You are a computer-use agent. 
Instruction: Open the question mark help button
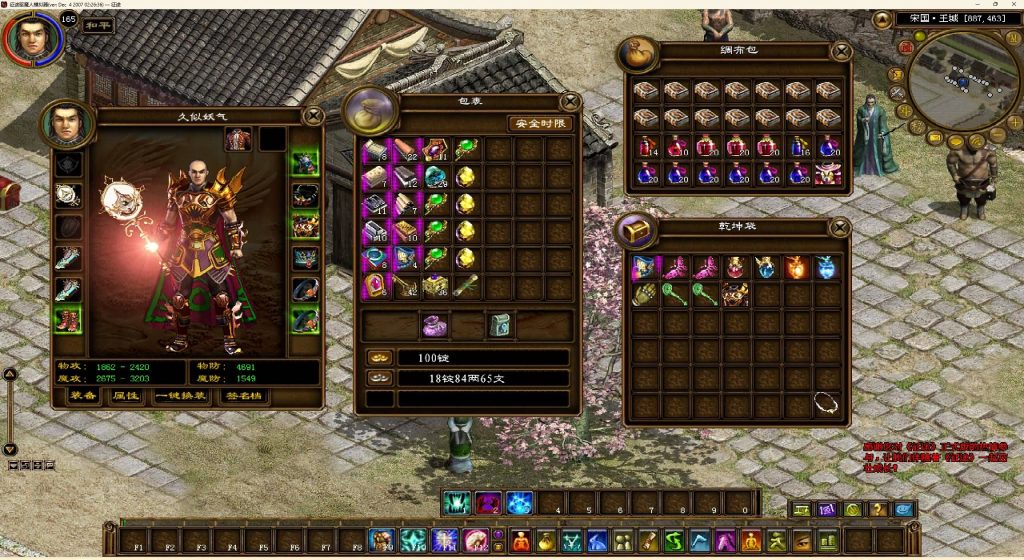pyautogui.click(x=878, y=509)
